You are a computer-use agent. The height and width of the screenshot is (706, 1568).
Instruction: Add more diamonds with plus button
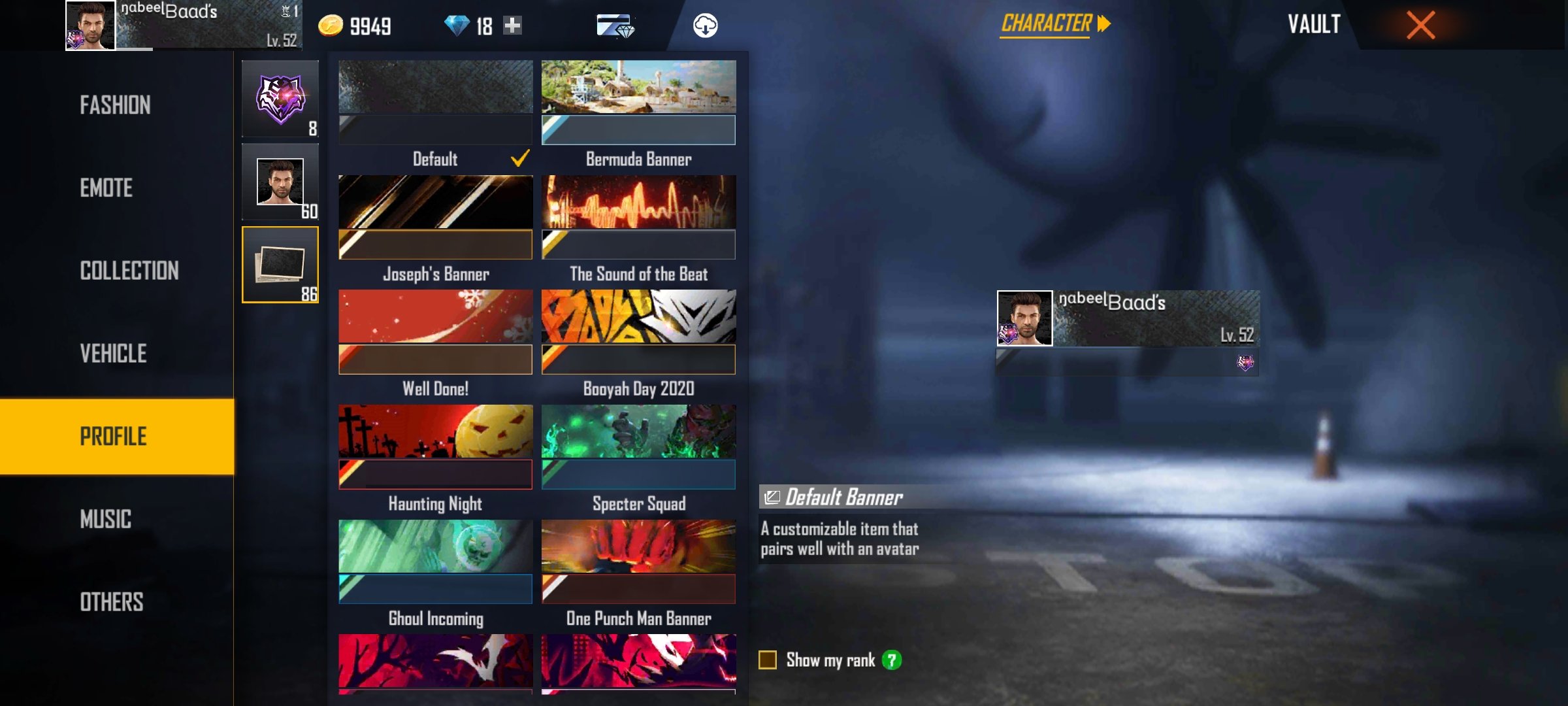513,25
